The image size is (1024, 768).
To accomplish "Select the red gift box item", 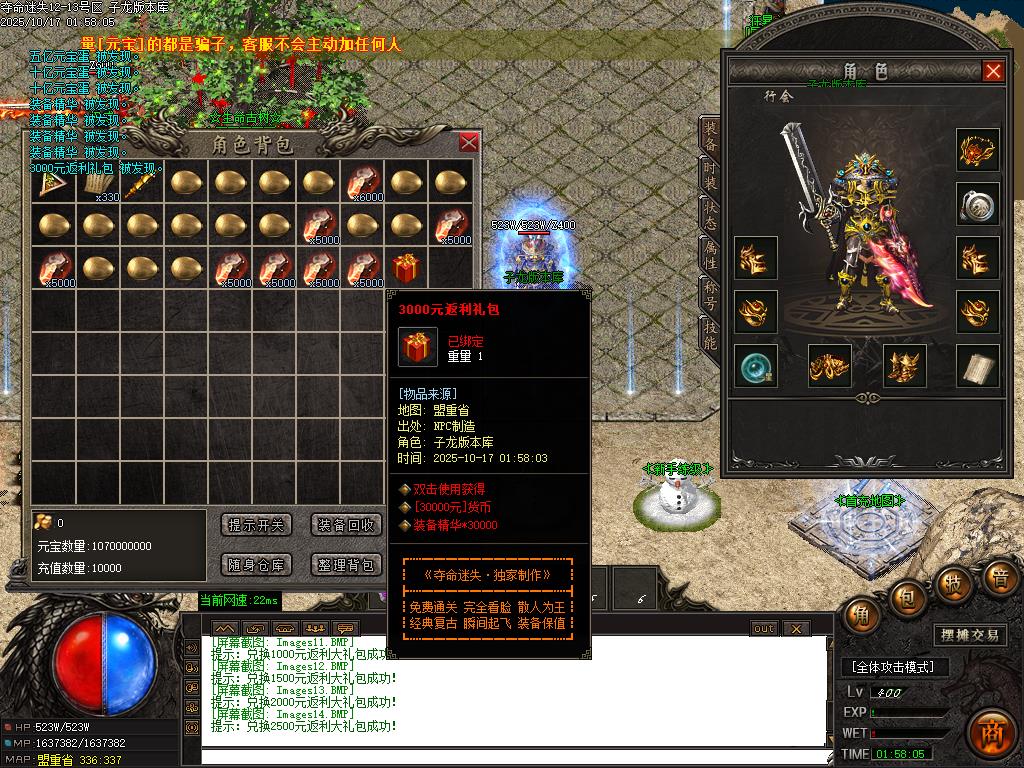I will click(405, 268).
